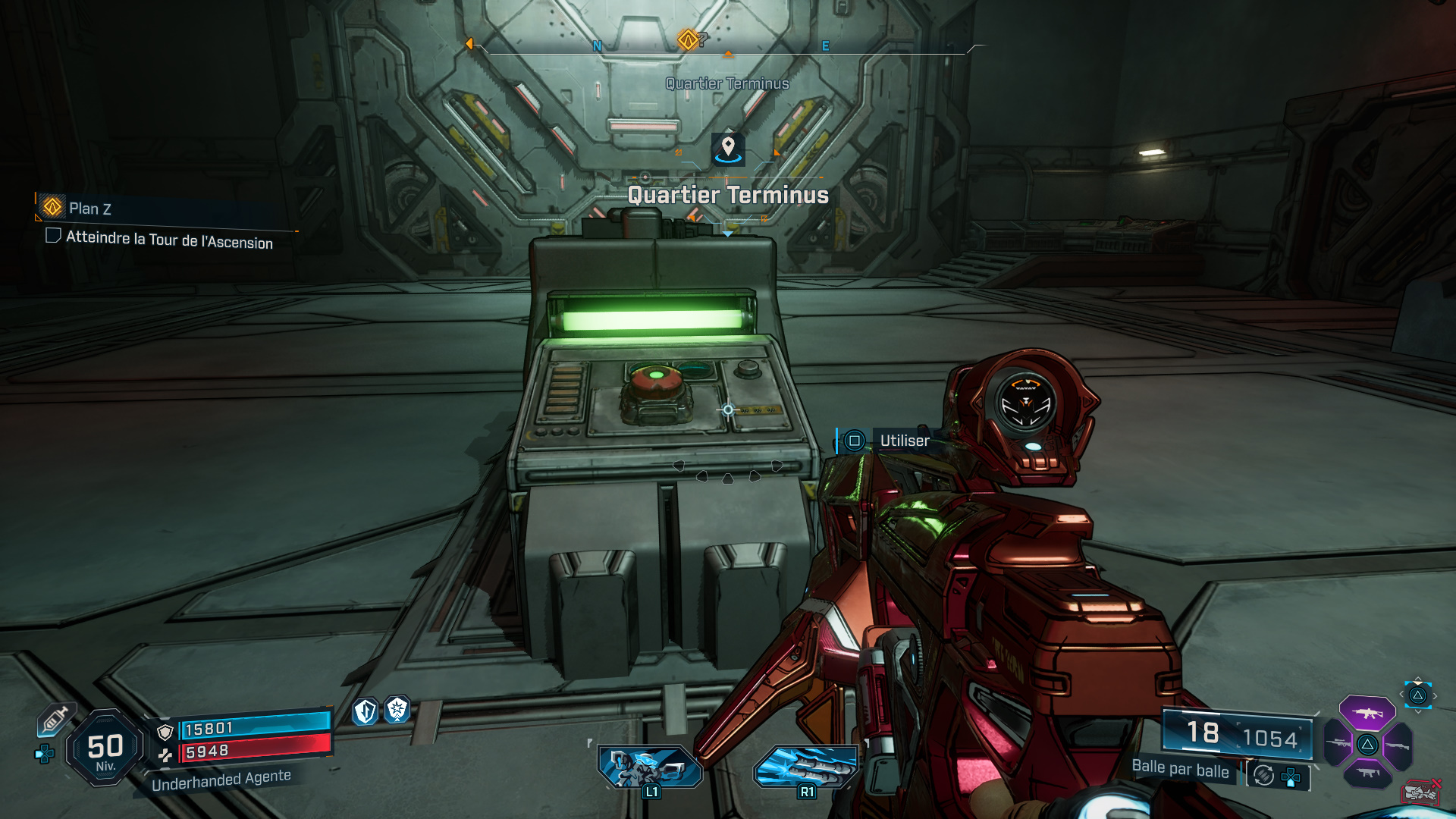Click the orange quest marker on the compass
Viewport: 1456px width, 819px height.
pyautogui.click(x=688, y=39)
